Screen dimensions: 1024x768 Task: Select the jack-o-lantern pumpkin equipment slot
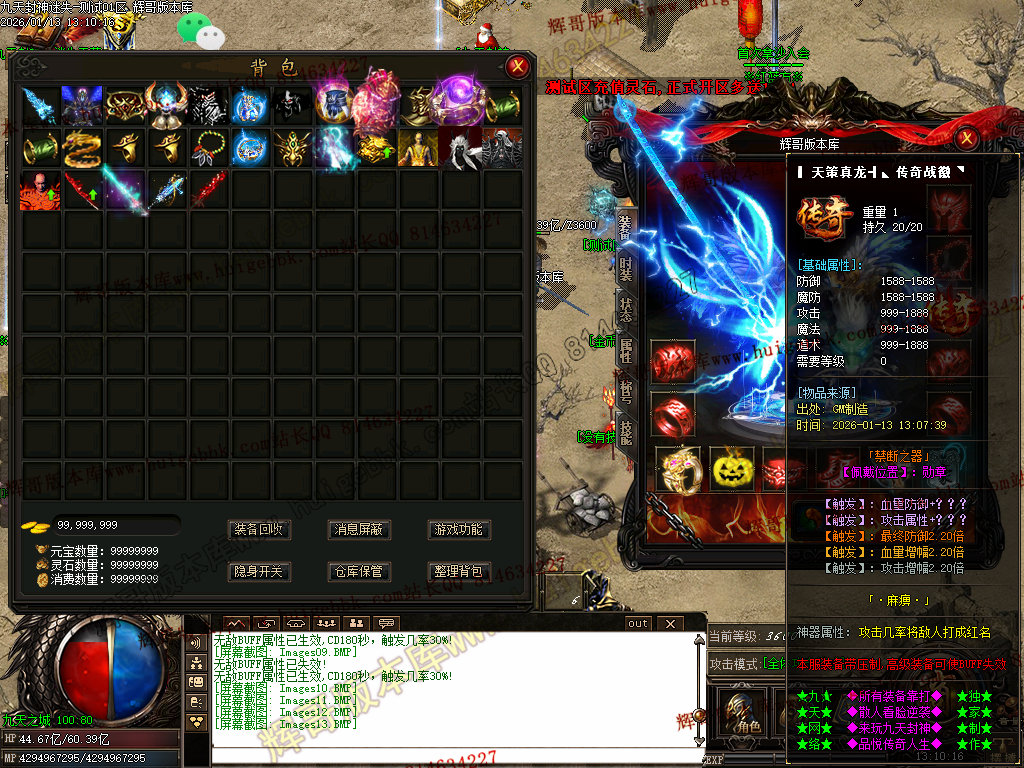pyautogui.click(x=731, y=467)
